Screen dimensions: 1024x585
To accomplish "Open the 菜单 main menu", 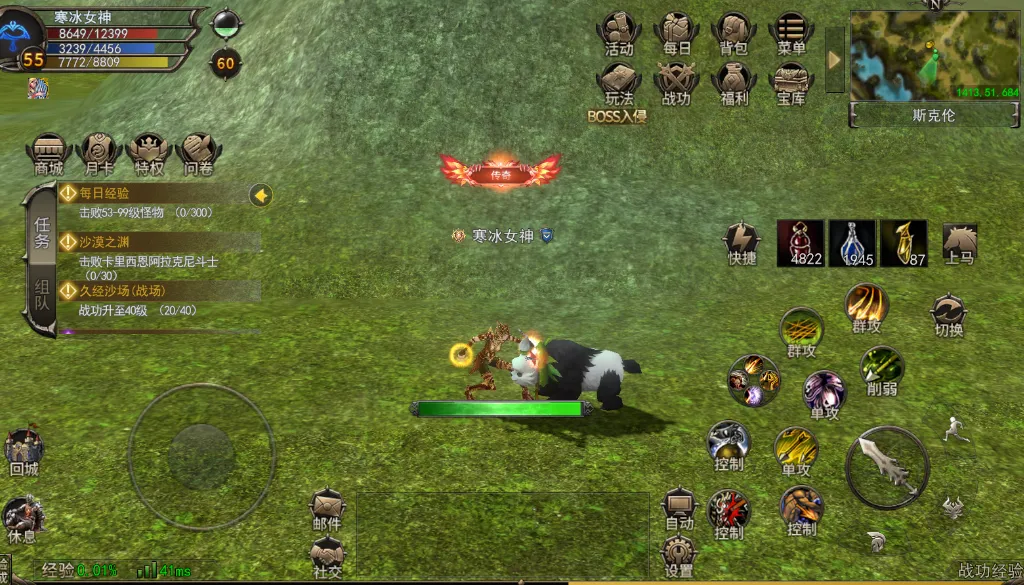I will [x=791, y=32].
